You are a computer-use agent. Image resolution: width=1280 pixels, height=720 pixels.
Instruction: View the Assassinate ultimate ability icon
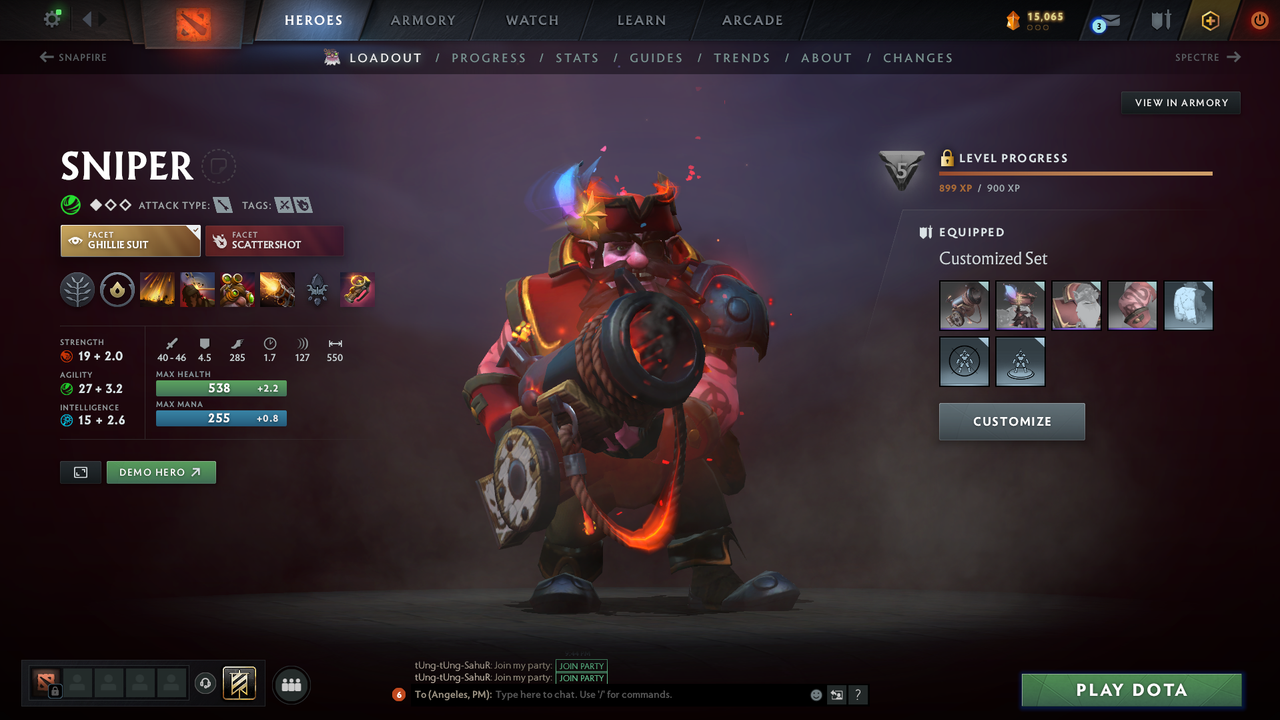[x=277, y=290]
